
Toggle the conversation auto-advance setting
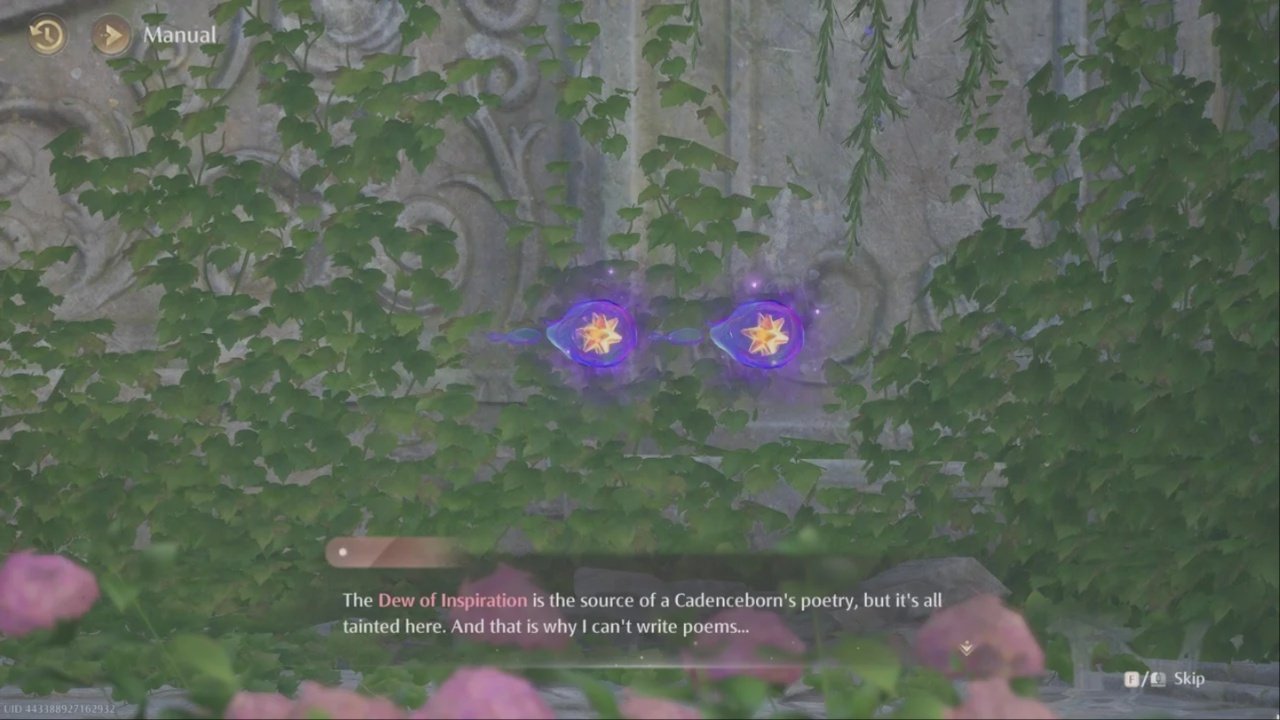(110, 34)
